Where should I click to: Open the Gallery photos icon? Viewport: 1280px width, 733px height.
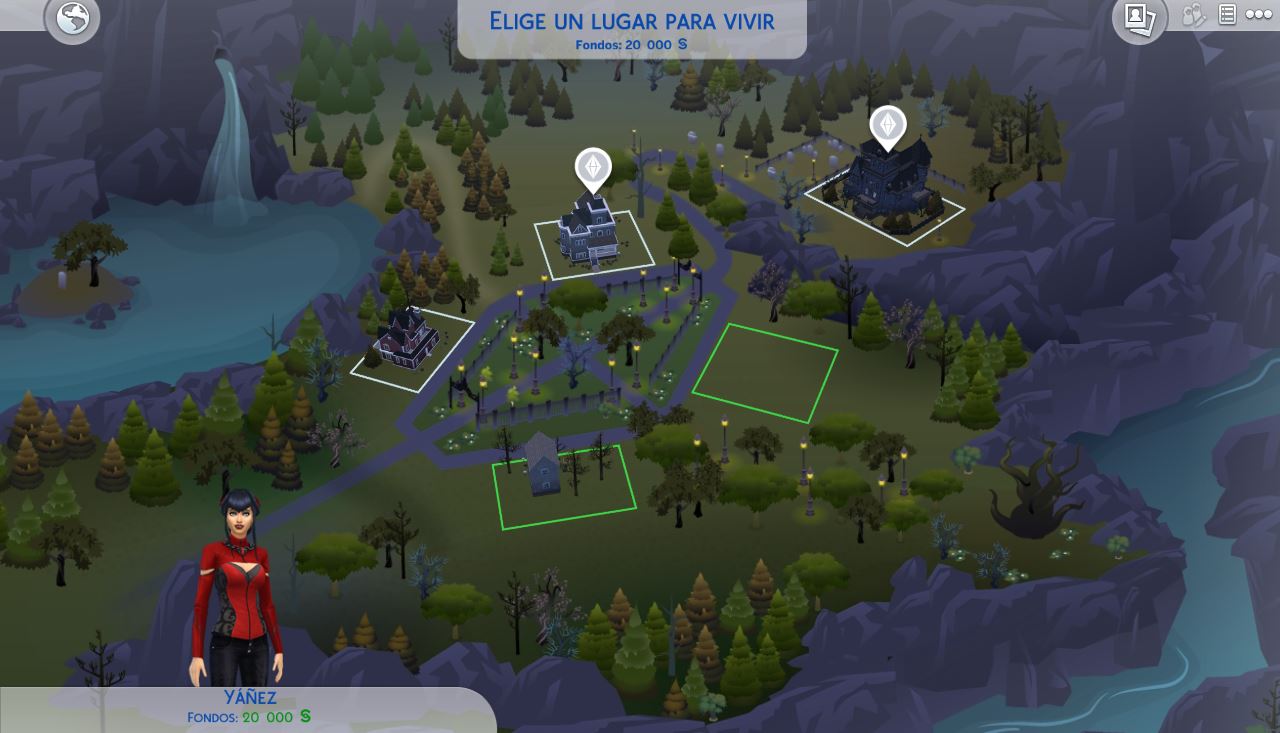point(1139,18)
